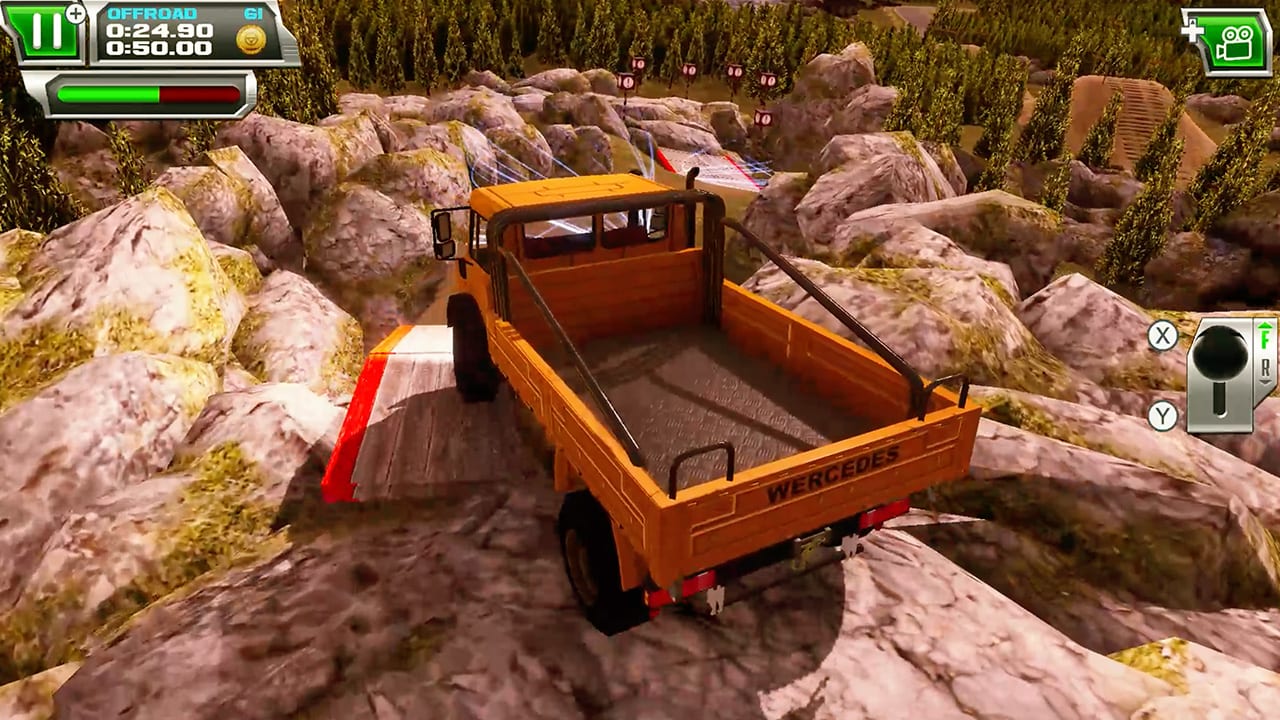Shift gear to F for forward

tap(1265, 340)
